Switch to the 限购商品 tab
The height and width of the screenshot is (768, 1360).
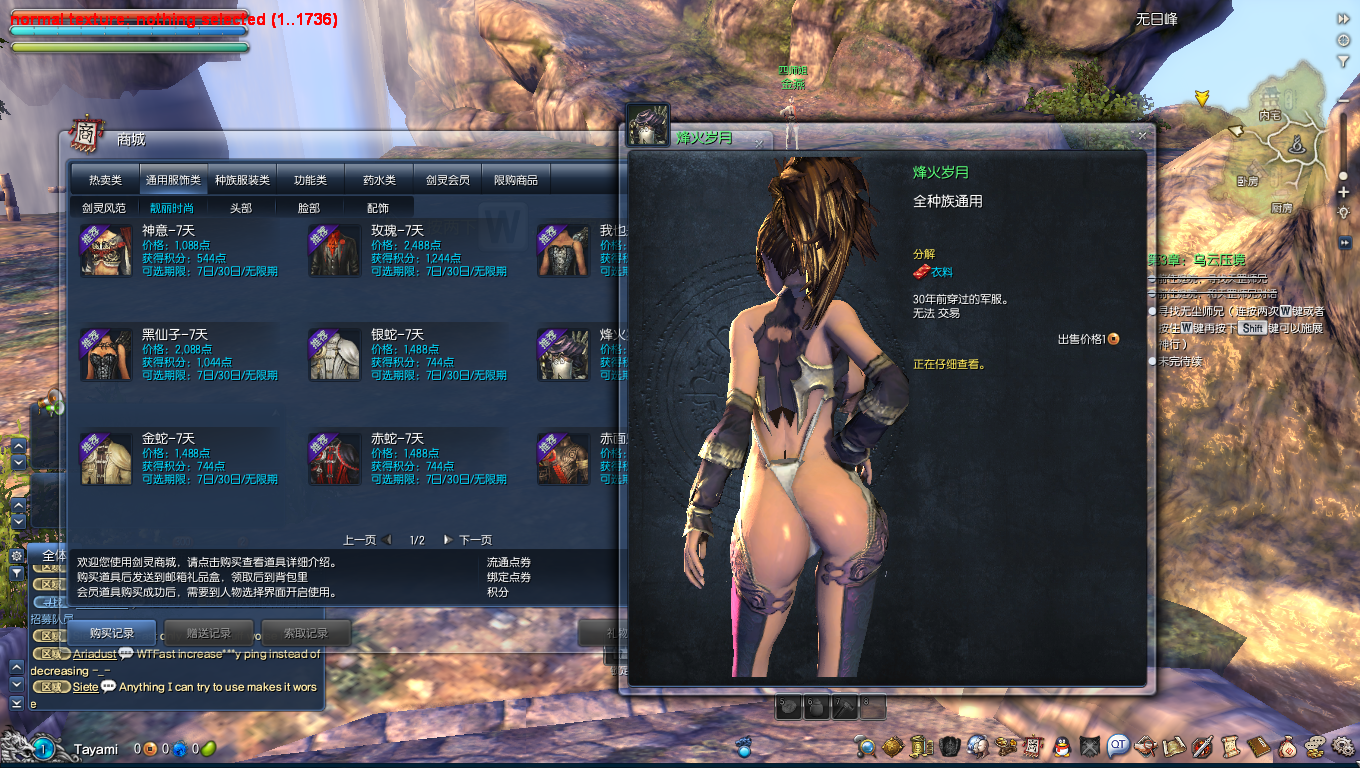coord(516,180)
